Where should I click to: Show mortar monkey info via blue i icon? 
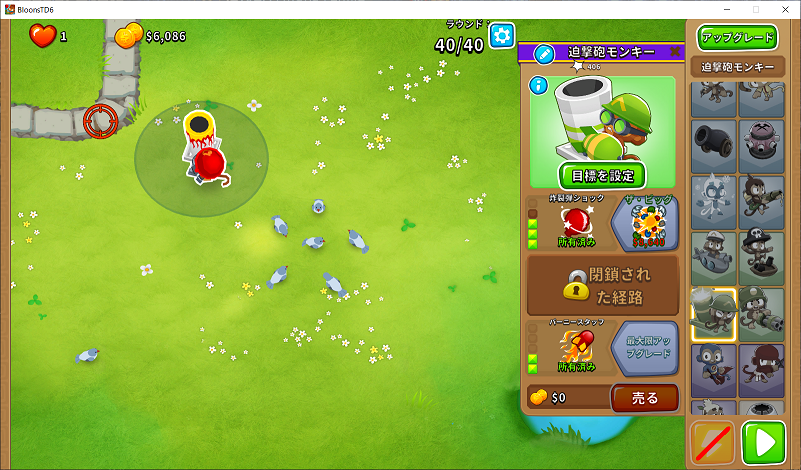pyautogui.click(x=539, y=85)
